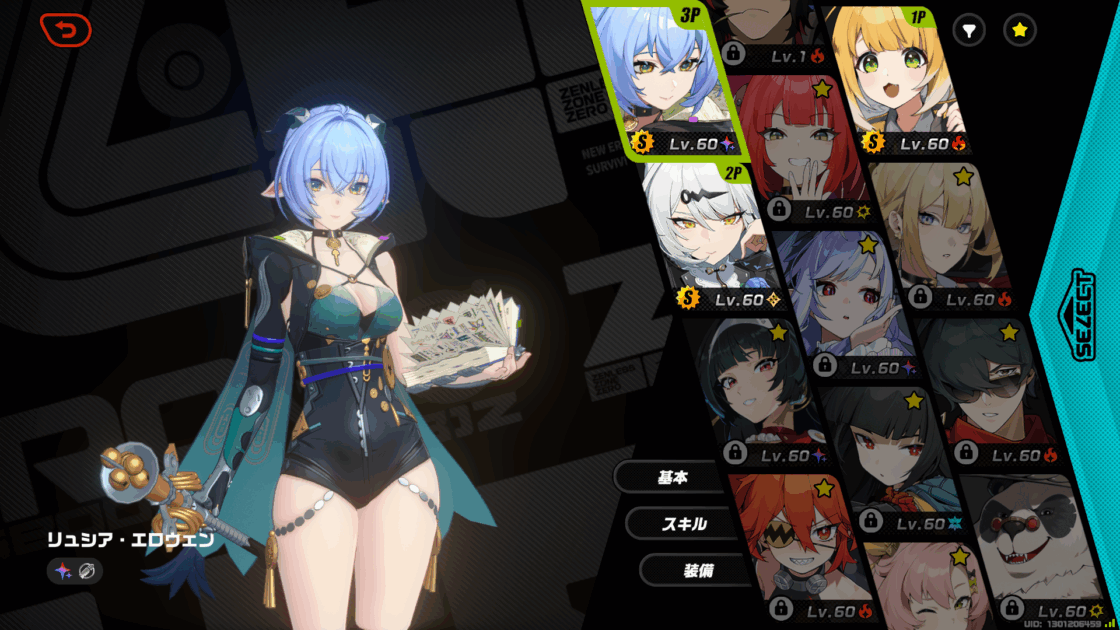Switch to the スキル tab

(684, 524)
